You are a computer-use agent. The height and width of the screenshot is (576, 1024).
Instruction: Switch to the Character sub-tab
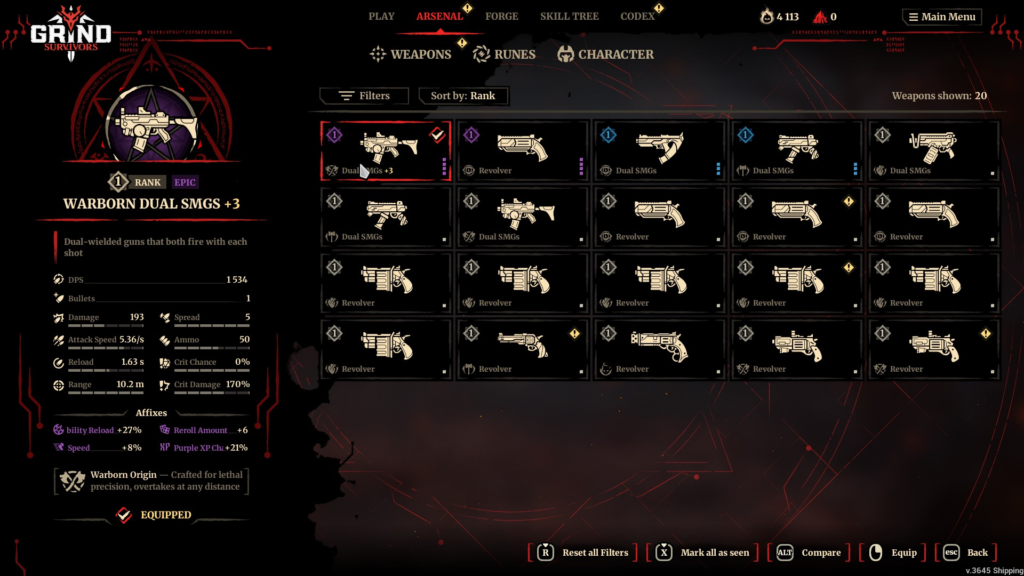pos(606,54)
